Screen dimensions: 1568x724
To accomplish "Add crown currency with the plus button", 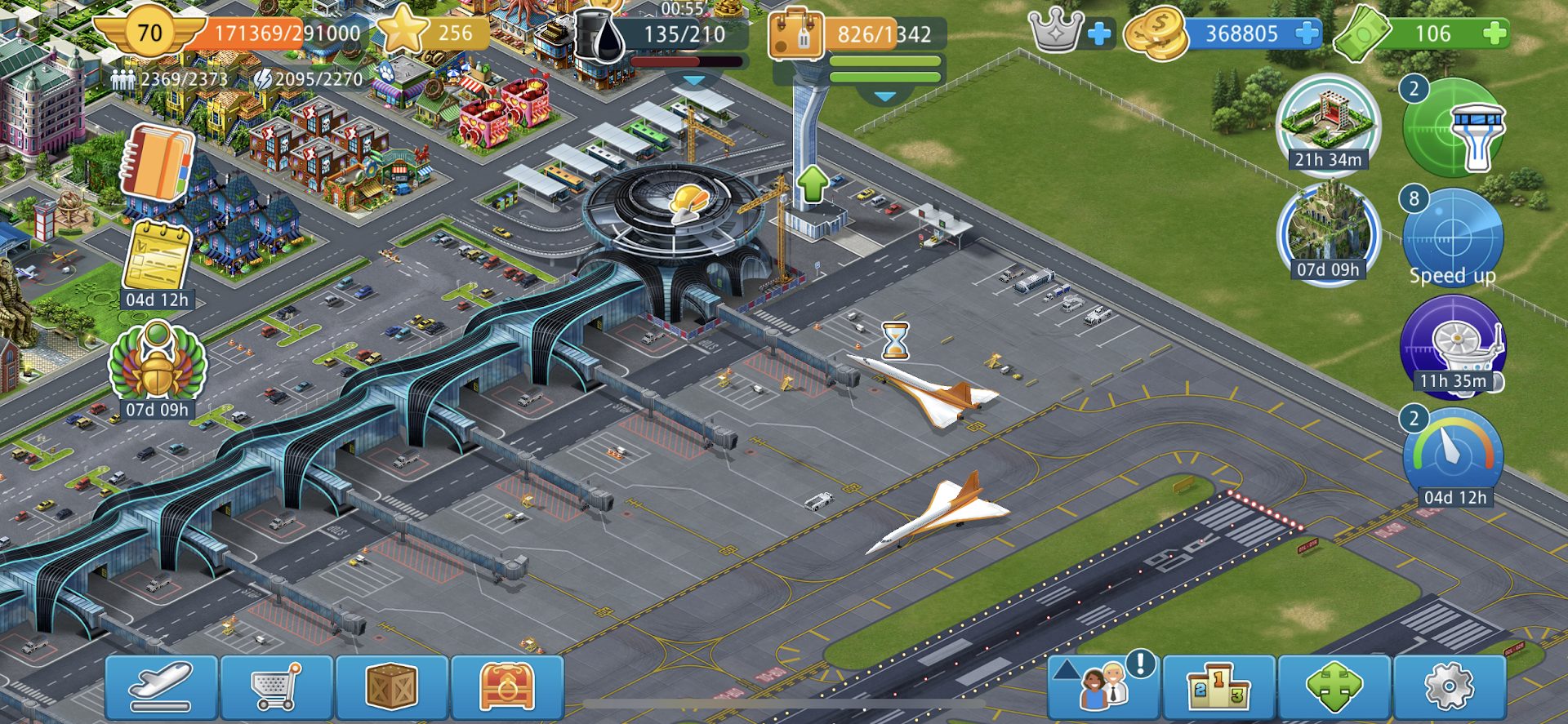I will [1099, 33].
